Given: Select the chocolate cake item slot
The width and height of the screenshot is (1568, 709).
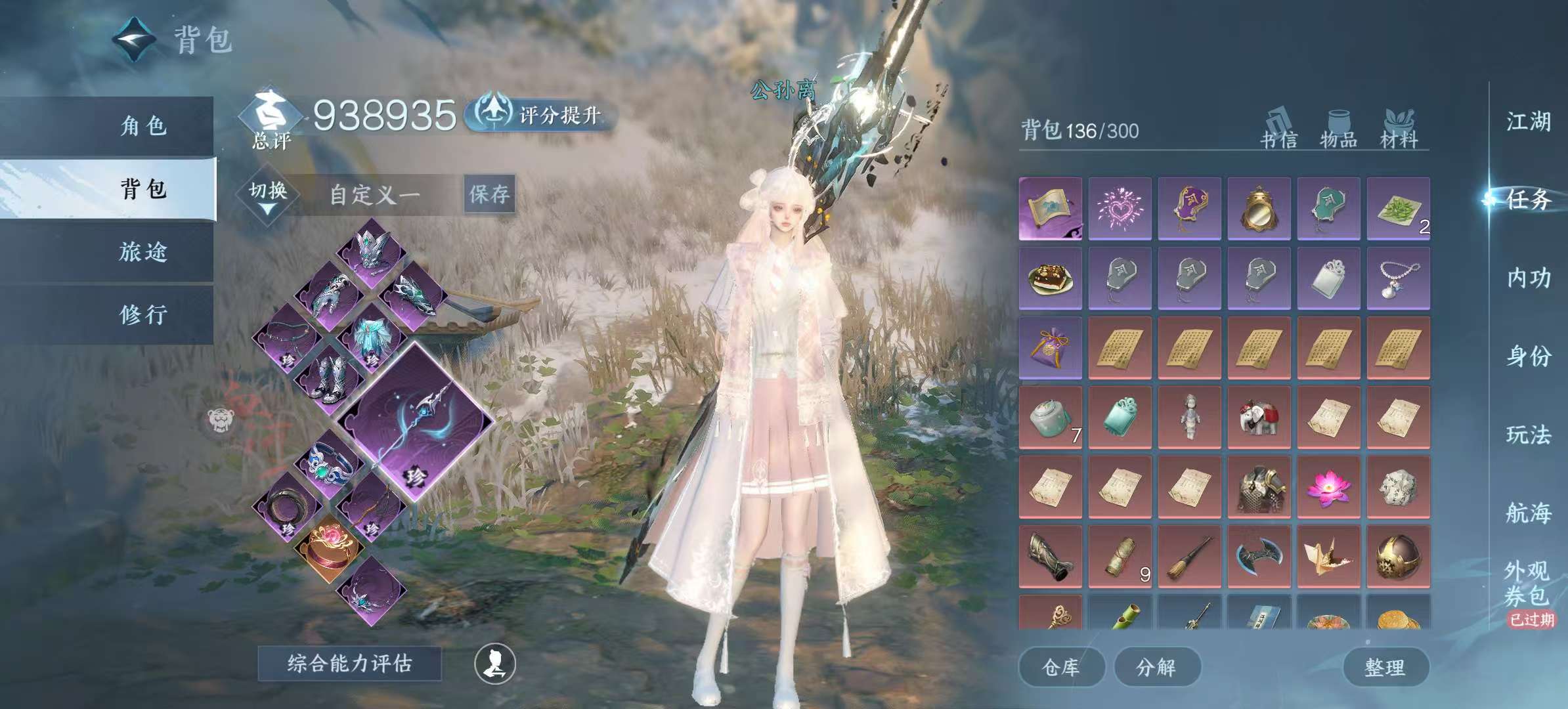Looking at the screenshot, I should coord(1050,278).
